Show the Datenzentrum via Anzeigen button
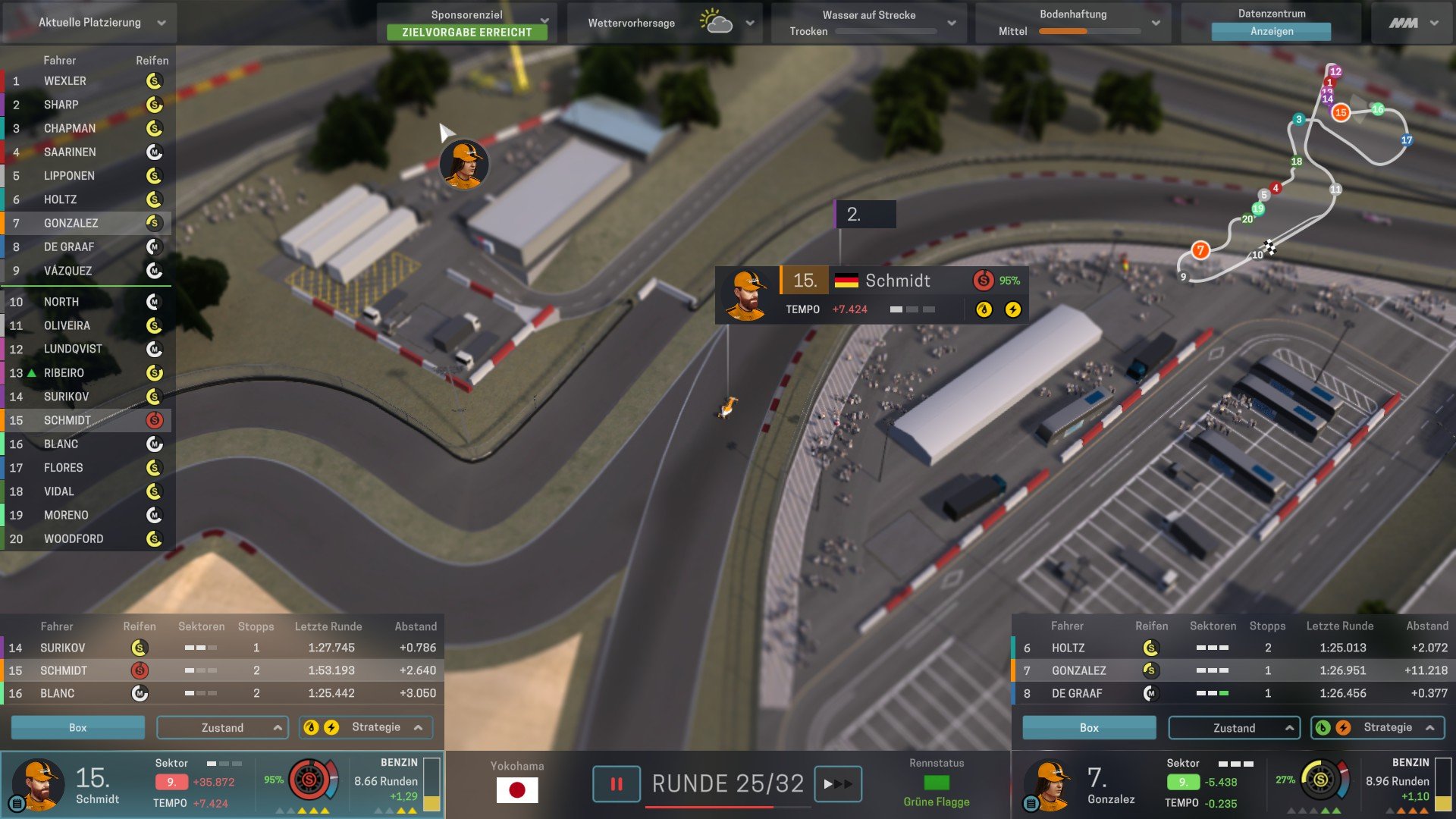The height and width of the screenshot is (819, 1456). (1271, 32)
